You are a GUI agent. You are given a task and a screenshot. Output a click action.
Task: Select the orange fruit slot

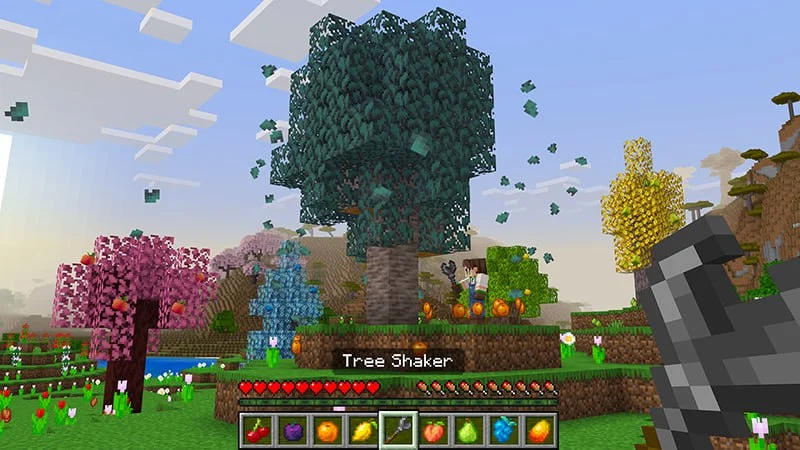coord(329,431)
